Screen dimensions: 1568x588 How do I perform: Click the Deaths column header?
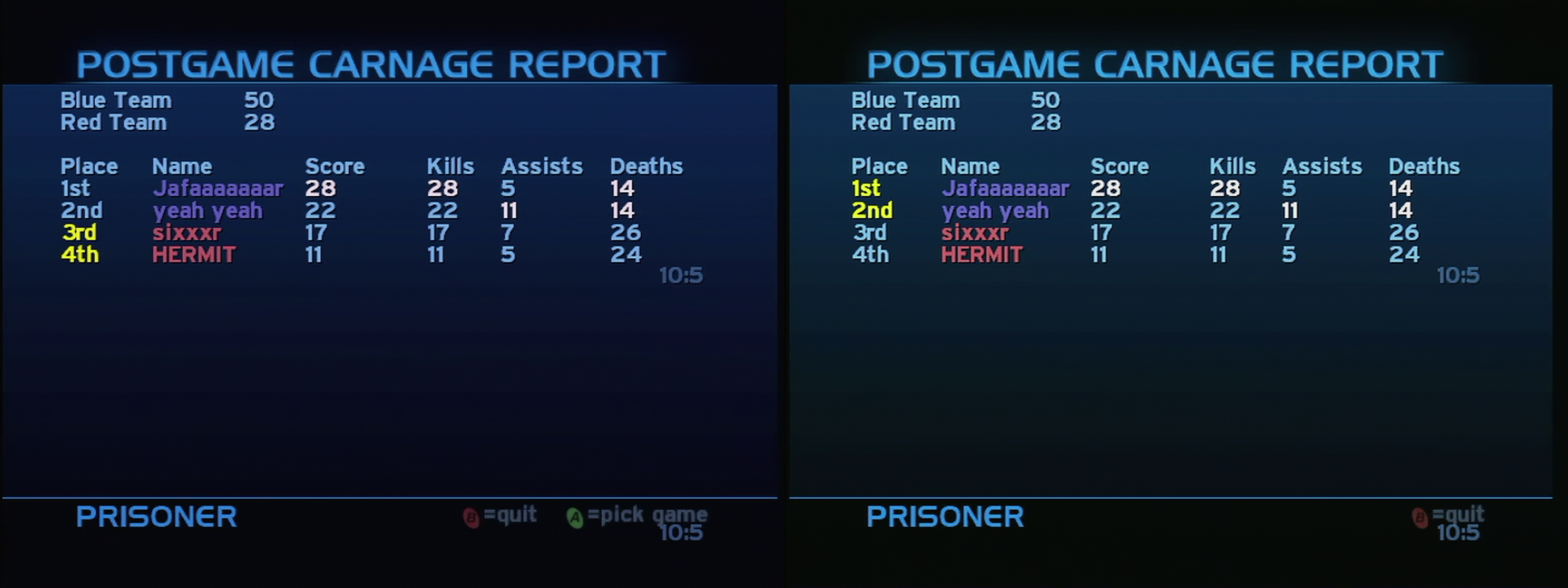(647, 166)
